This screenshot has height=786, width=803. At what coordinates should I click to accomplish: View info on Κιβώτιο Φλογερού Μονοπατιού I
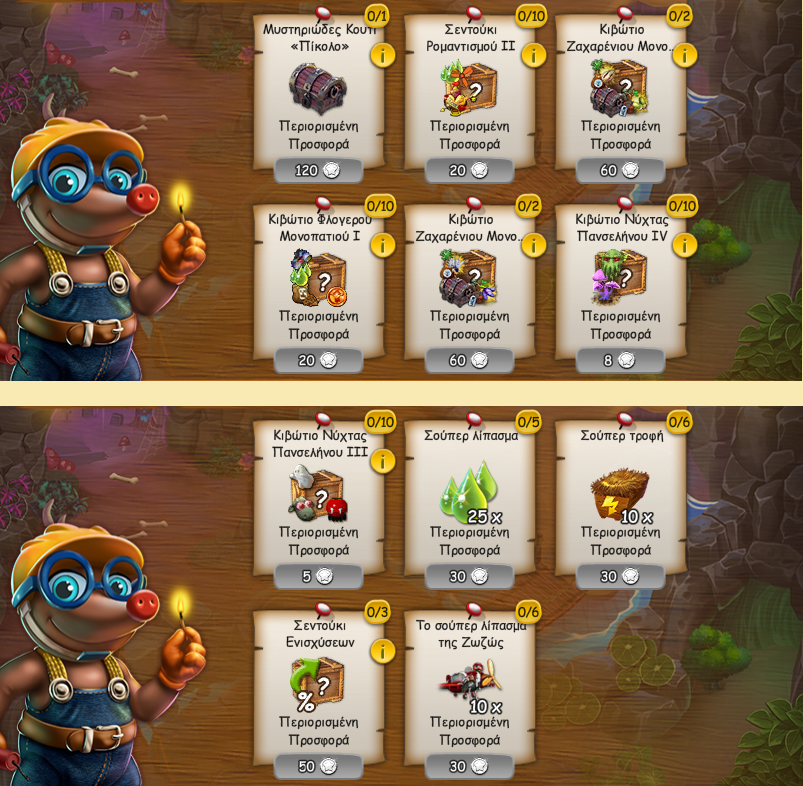(x=382, y=245)
